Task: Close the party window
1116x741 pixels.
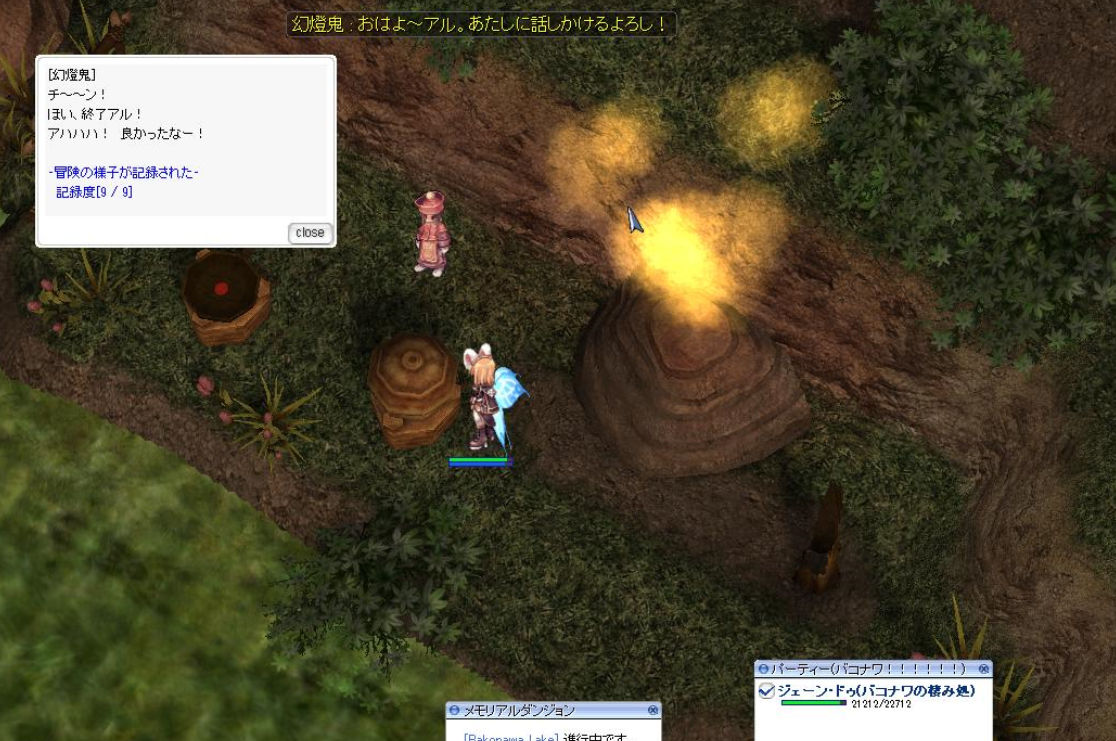Action: [x=984, y=668]
